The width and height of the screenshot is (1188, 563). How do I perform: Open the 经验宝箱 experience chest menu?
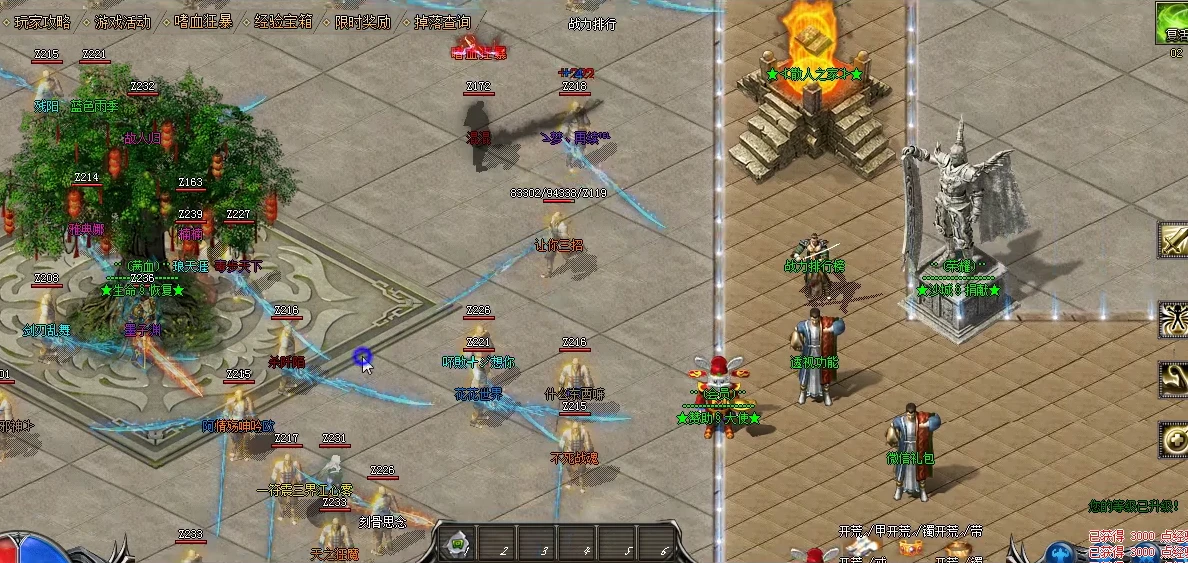pyautogui.click(x=283, y=21)
